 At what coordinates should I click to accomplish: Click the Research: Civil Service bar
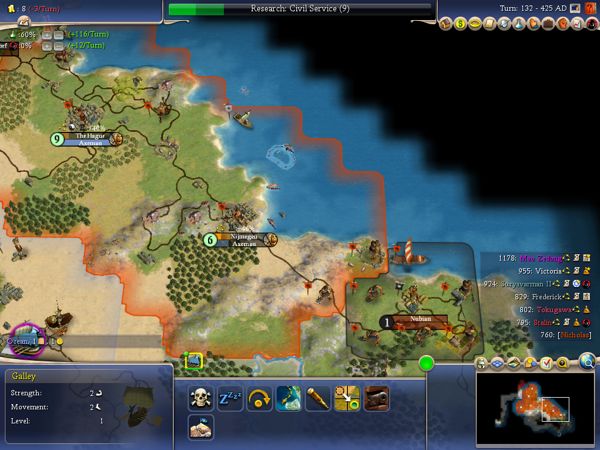tap(300, 9)
